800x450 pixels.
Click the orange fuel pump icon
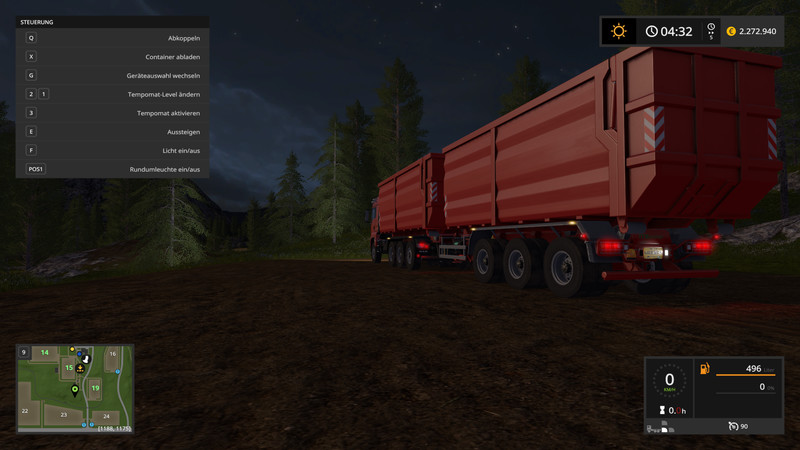[x=705, y=369]
